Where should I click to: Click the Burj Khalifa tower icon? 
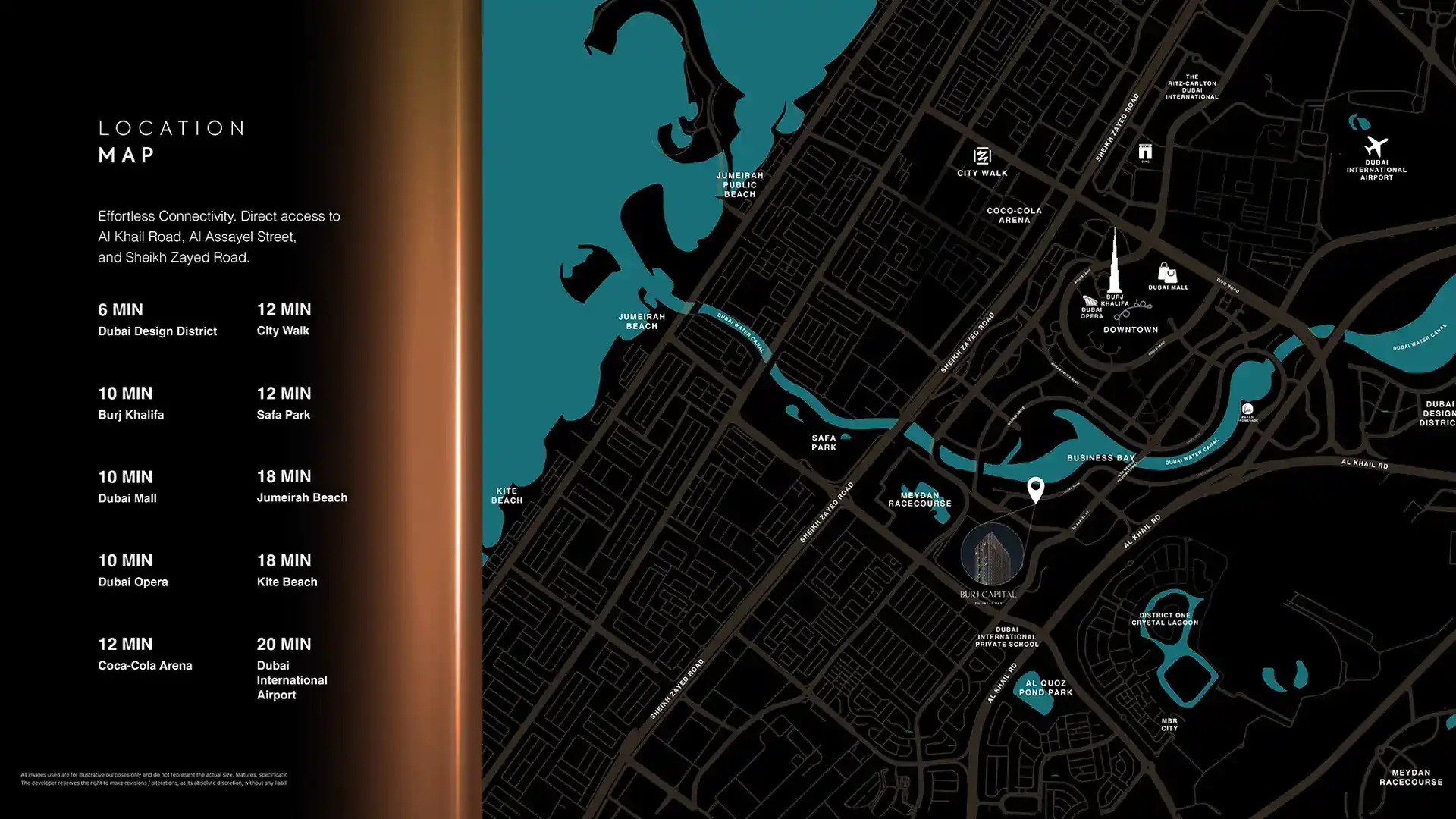[1114, 261]
